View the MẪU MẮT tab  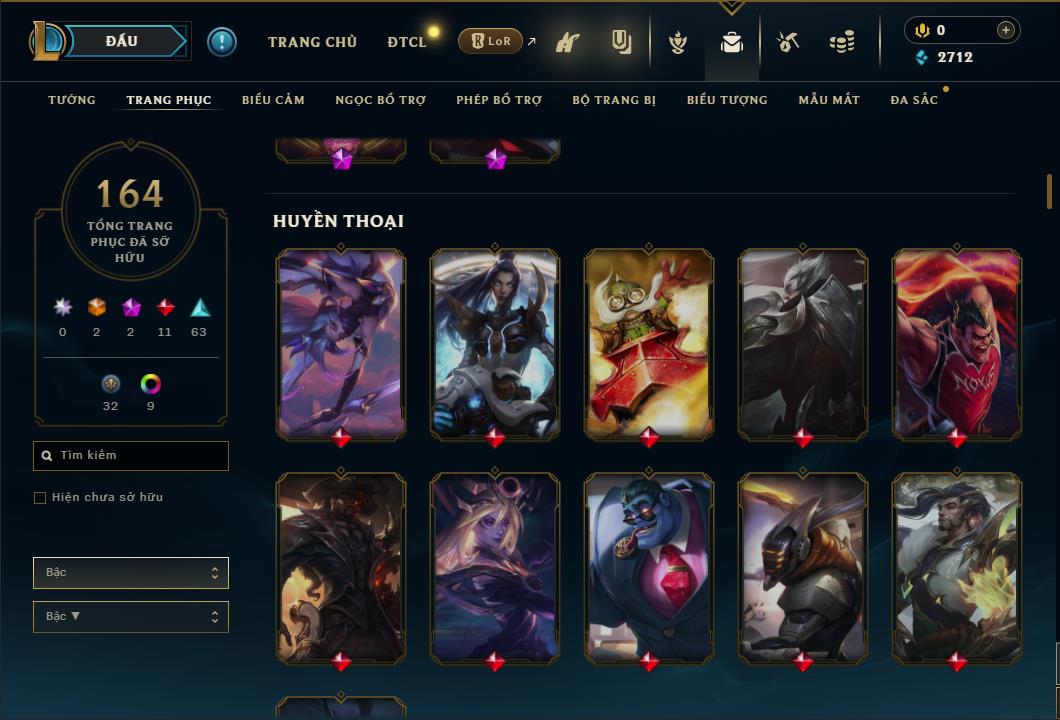pyautogui.click(x=829, y=100)
